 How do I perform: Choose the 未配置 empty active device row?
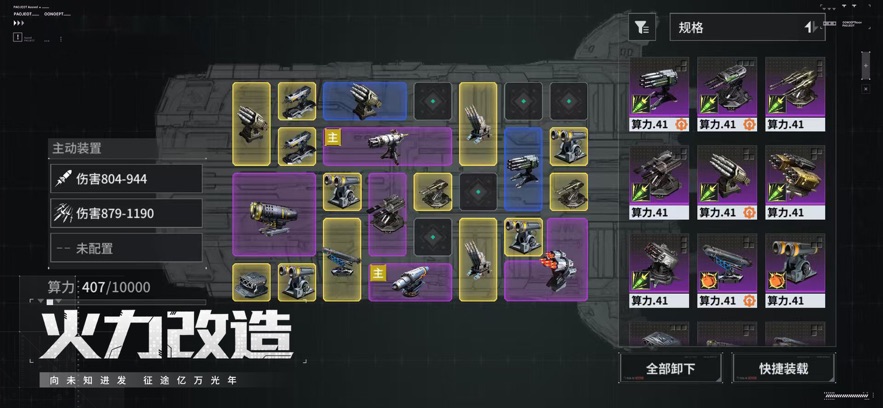[126, 248]
